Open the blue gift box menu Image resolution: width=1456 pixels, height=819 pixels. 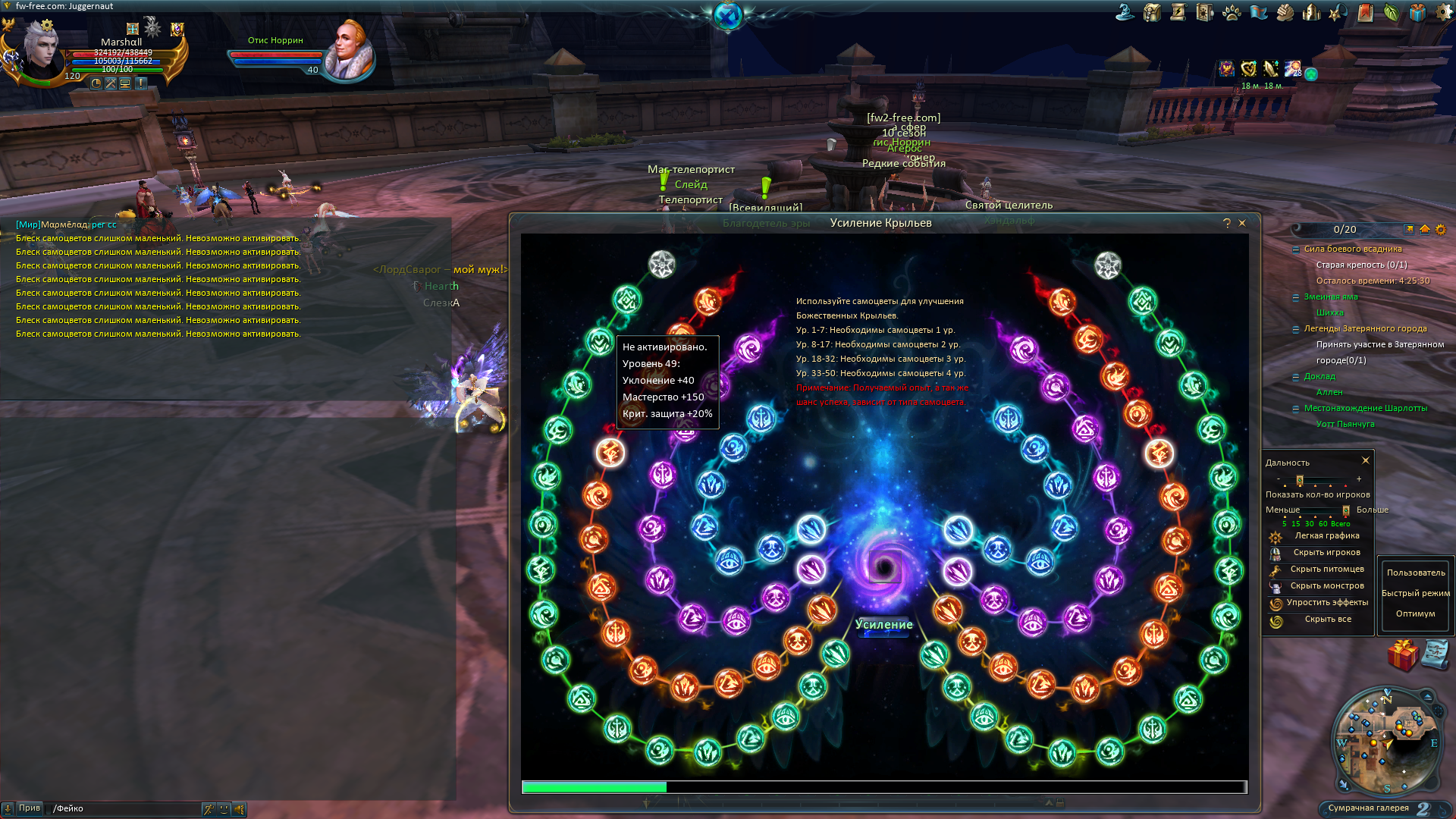pos(1417,12)
